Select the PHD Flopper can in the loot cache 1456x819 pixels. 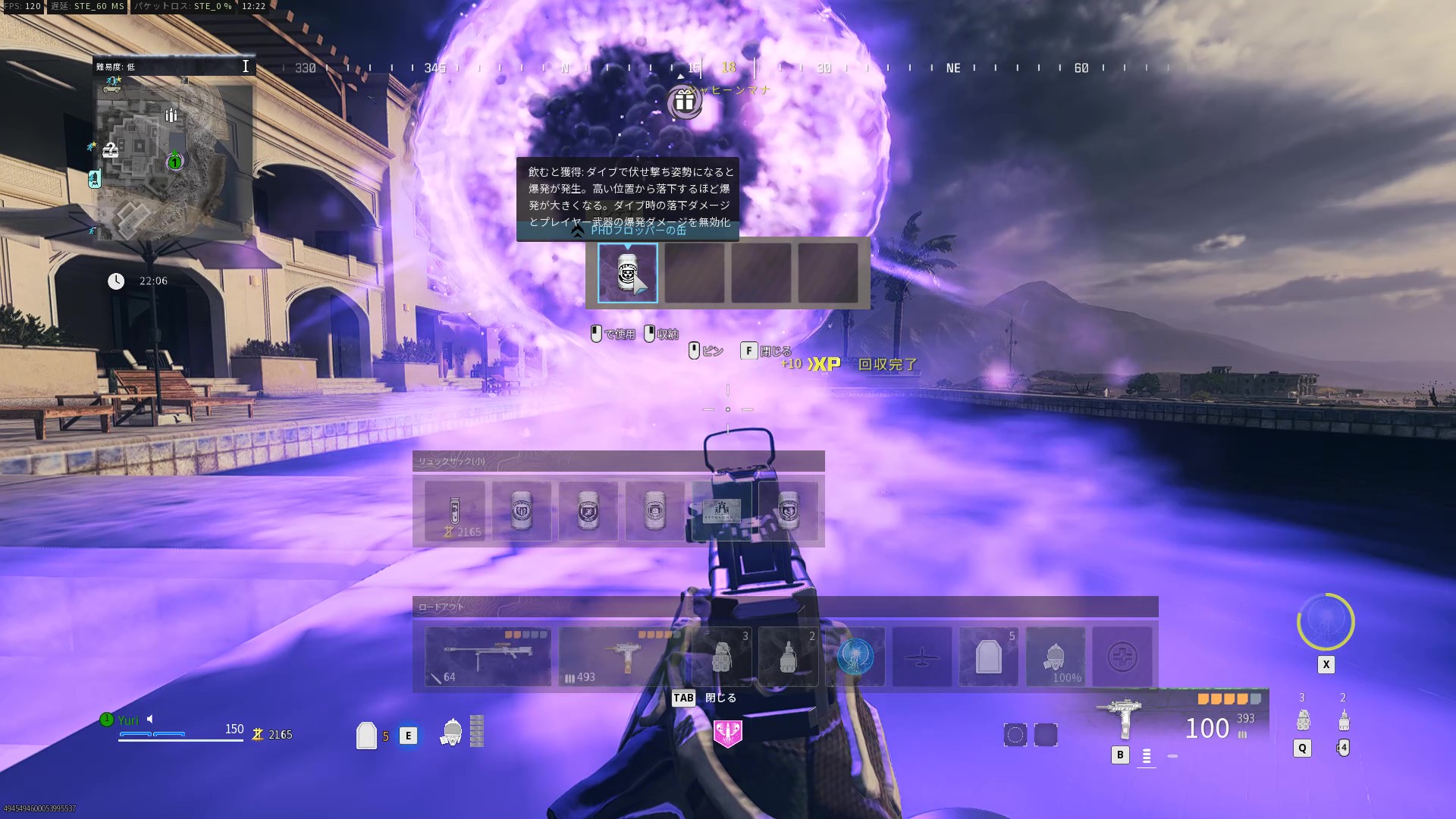[627, 273]
